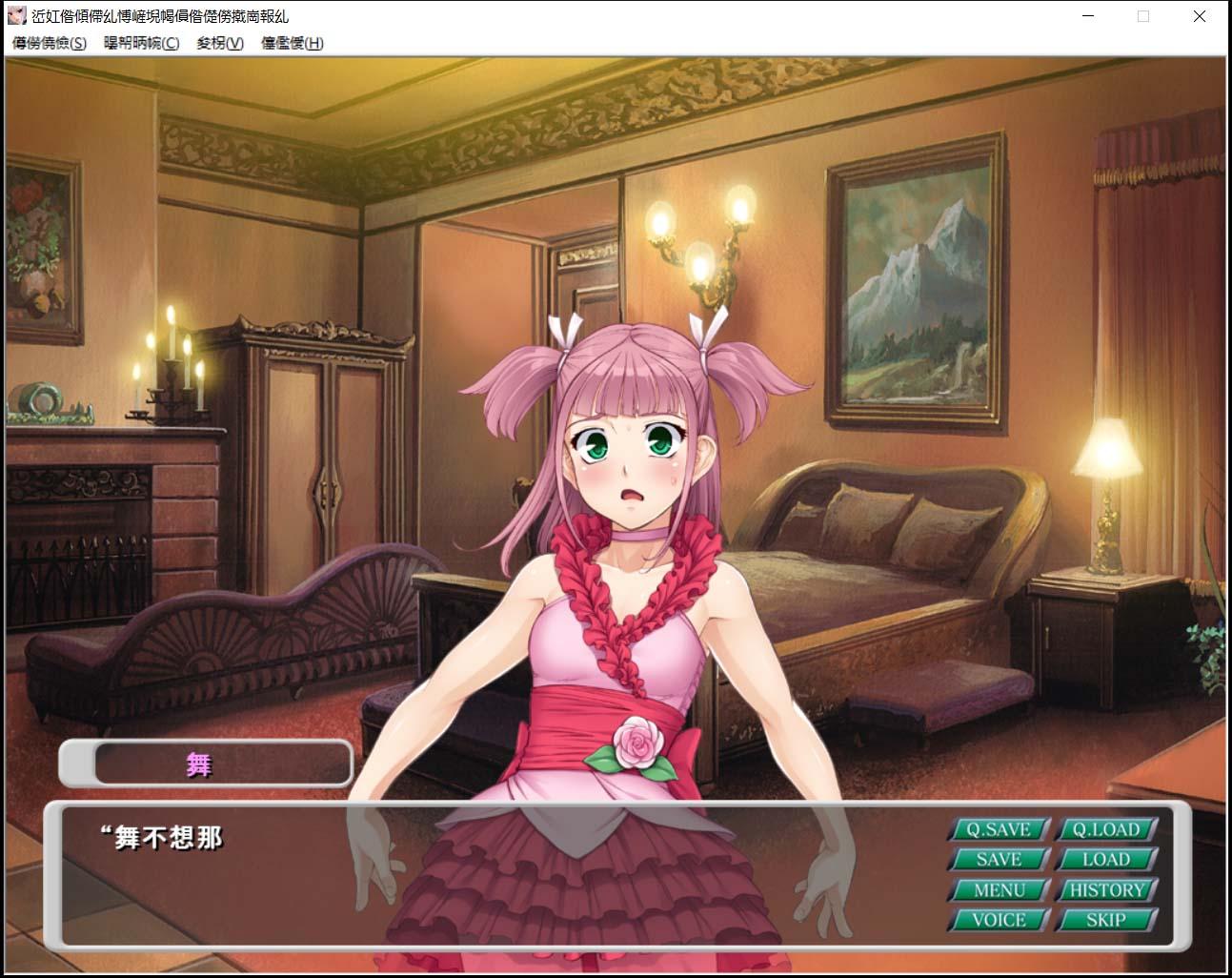The image size is (1232, 978).
Task: Open the menu bar item marked (V)
Action: [220, 43]
